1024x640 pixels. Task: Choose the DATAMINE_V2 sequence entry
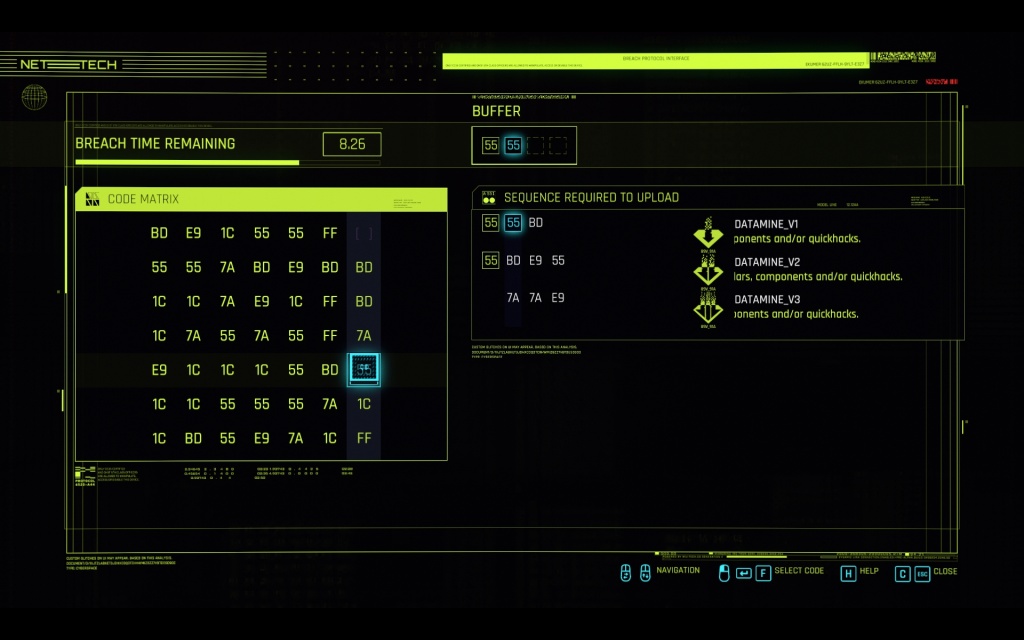point(766,262)
